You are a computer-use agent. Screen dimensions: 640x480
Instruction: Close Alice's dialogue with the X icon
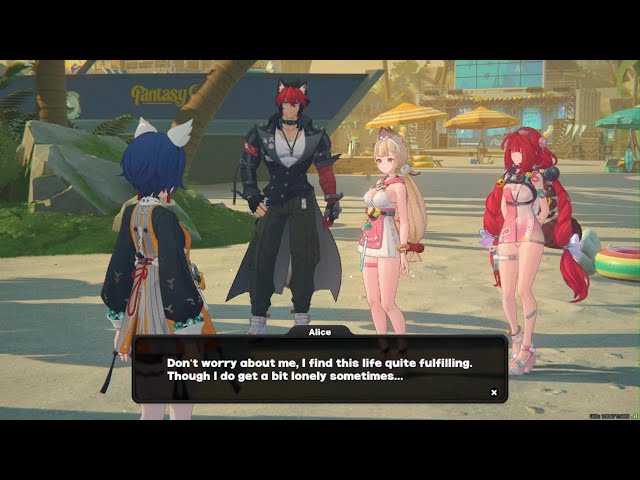click(493, 392)
